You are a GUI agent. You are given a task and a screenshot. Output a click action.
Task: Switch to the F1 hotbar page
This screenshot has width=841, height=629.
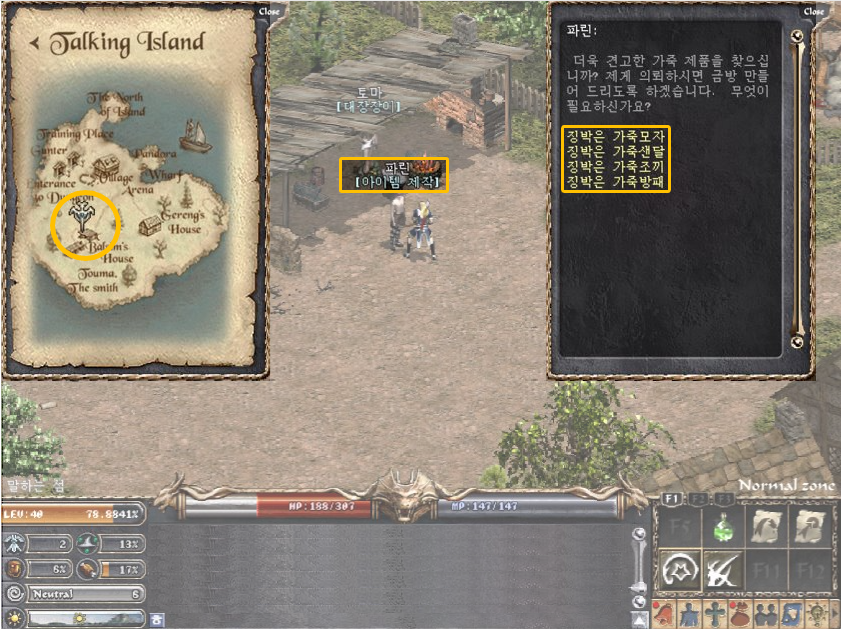(x=672, y=497)
